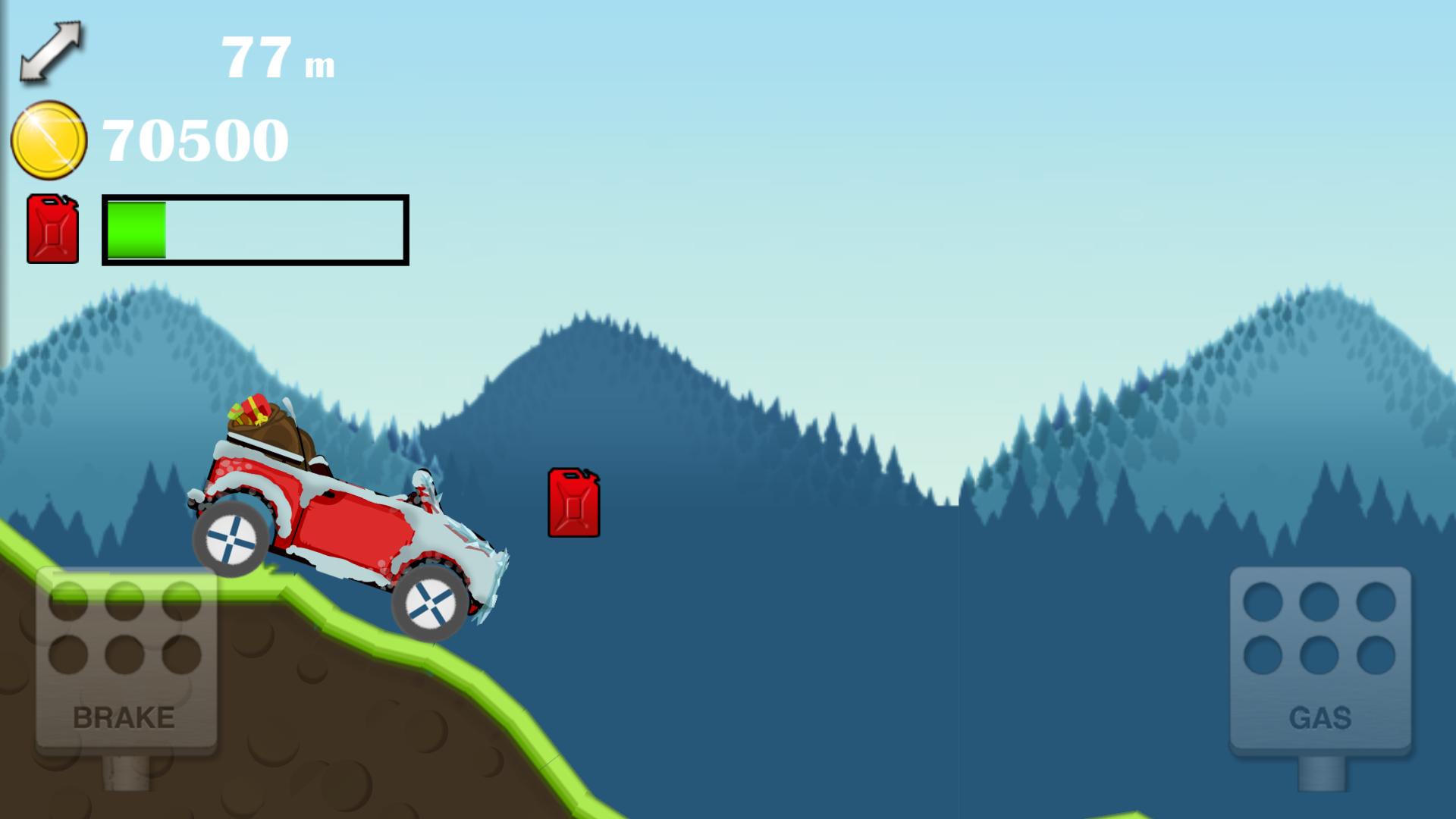Click the red fuel canister HUD icon
Viewport: 1456px width, 819px height.
tap(52, 230)
